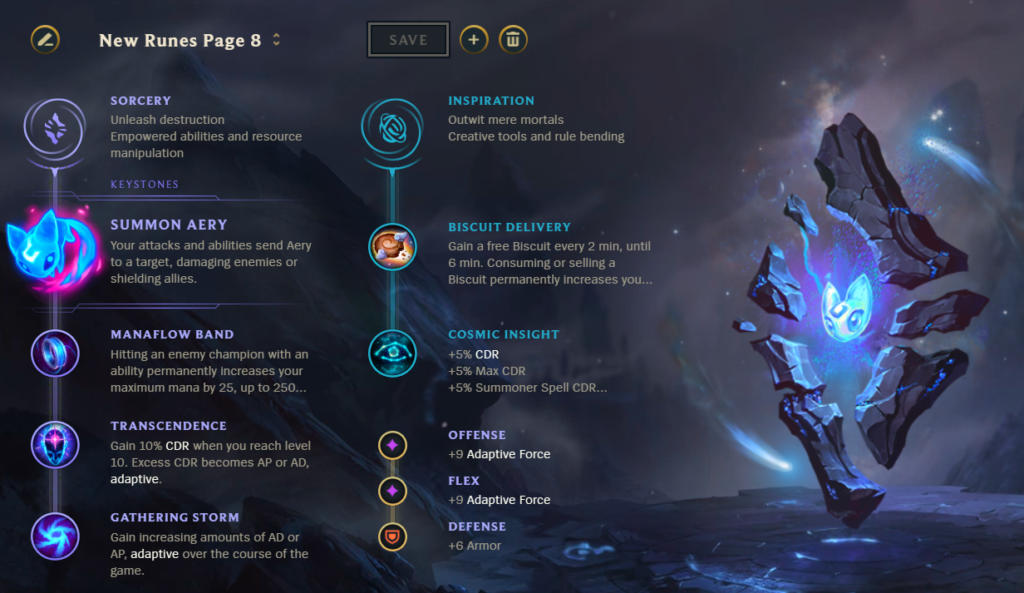The image size is (1024, 593).
Task: Add a new rune page
Action: [x=474, y=40]
